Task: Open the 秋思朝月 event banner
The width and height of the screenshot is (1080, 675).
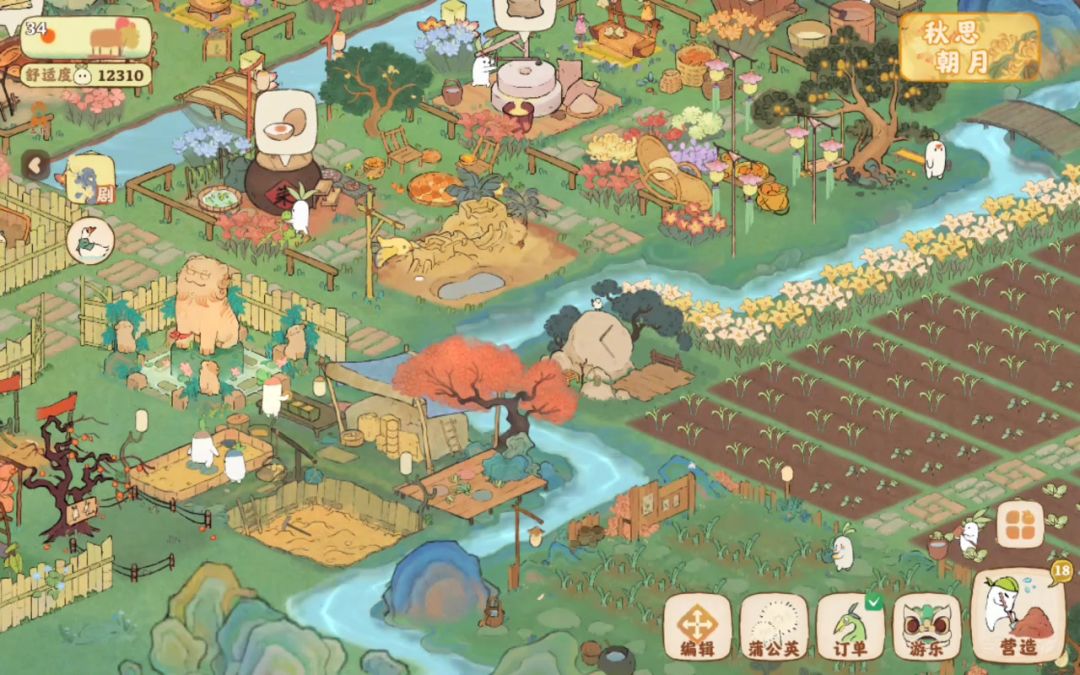Action: 968,47
